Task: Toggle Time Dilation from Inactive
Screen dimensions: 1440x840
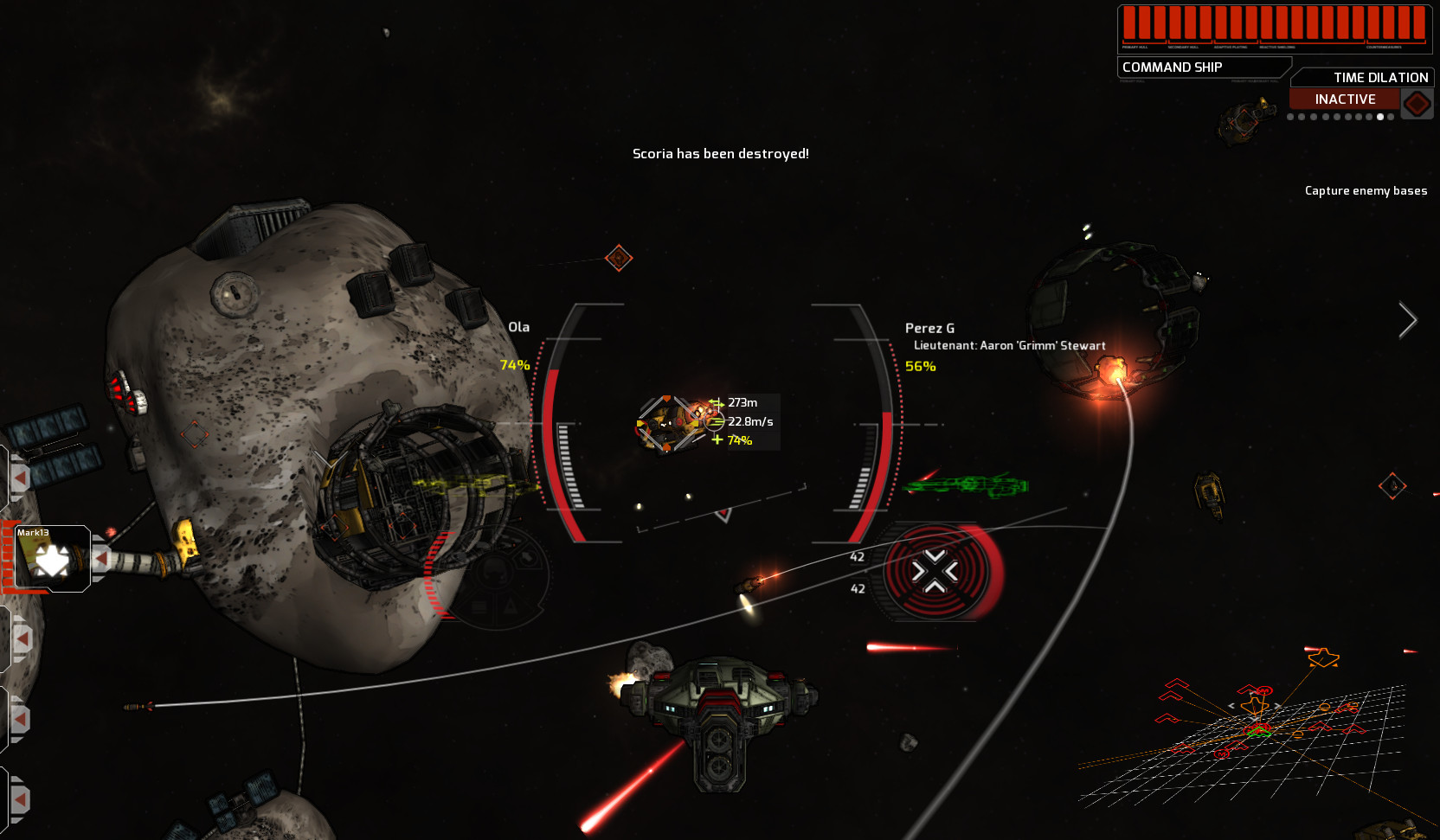Action: coord(1344,99)
